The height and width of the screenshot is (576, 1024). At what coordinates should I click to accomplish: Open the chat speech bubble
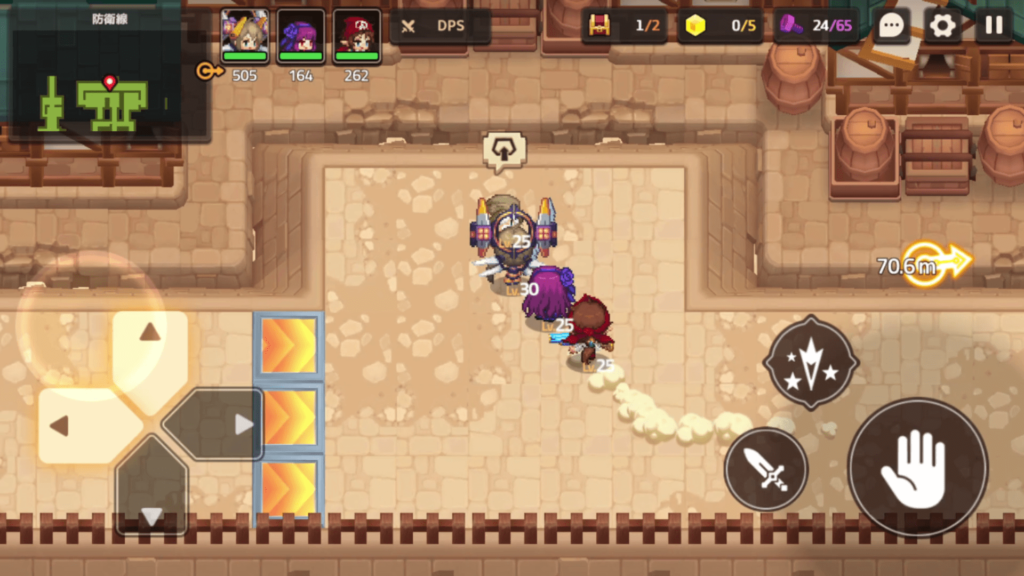click(890, 26)
